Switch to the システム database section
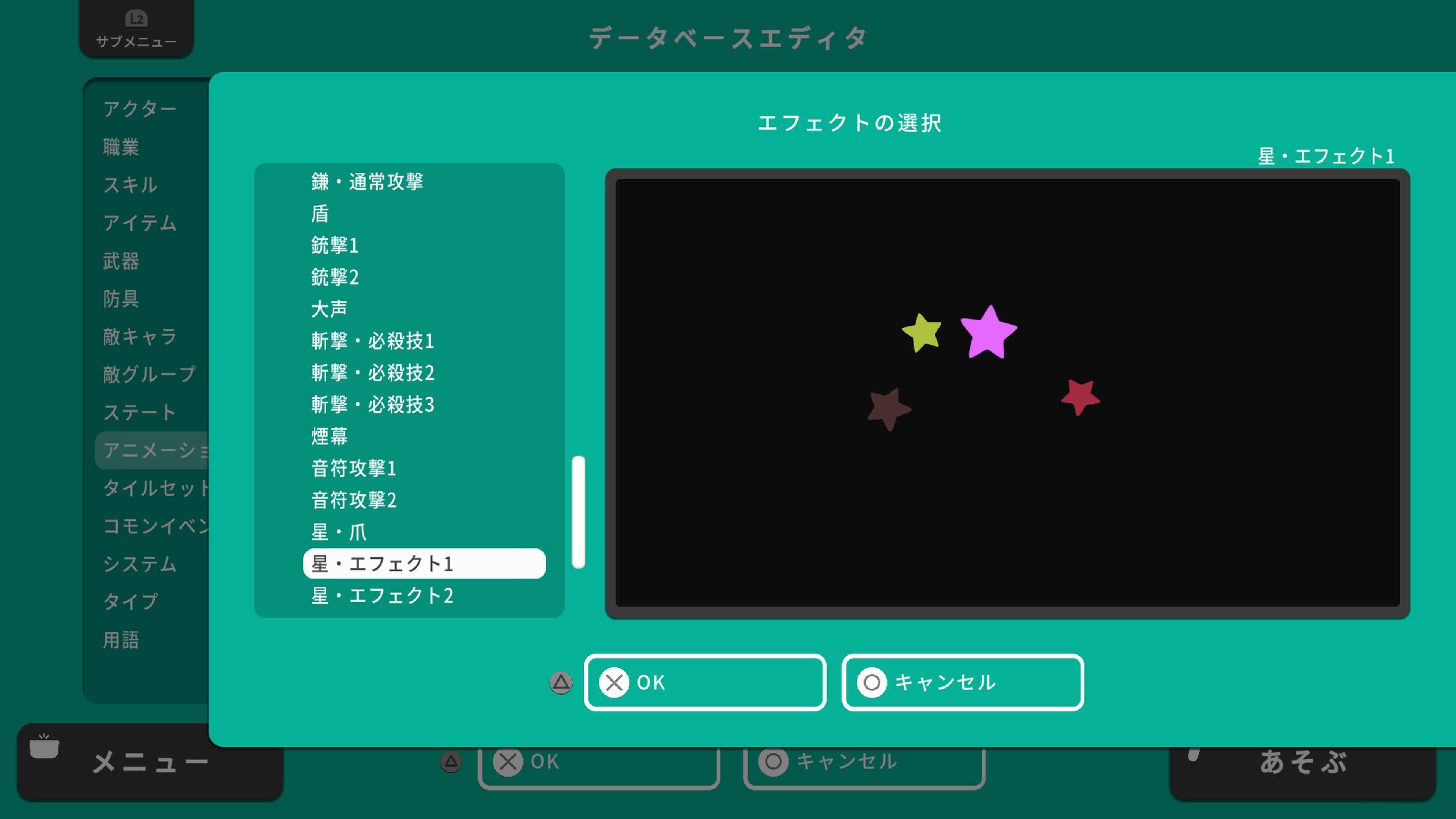The image size is (1456, 819). pyautogui.click(x=140, y=563)
